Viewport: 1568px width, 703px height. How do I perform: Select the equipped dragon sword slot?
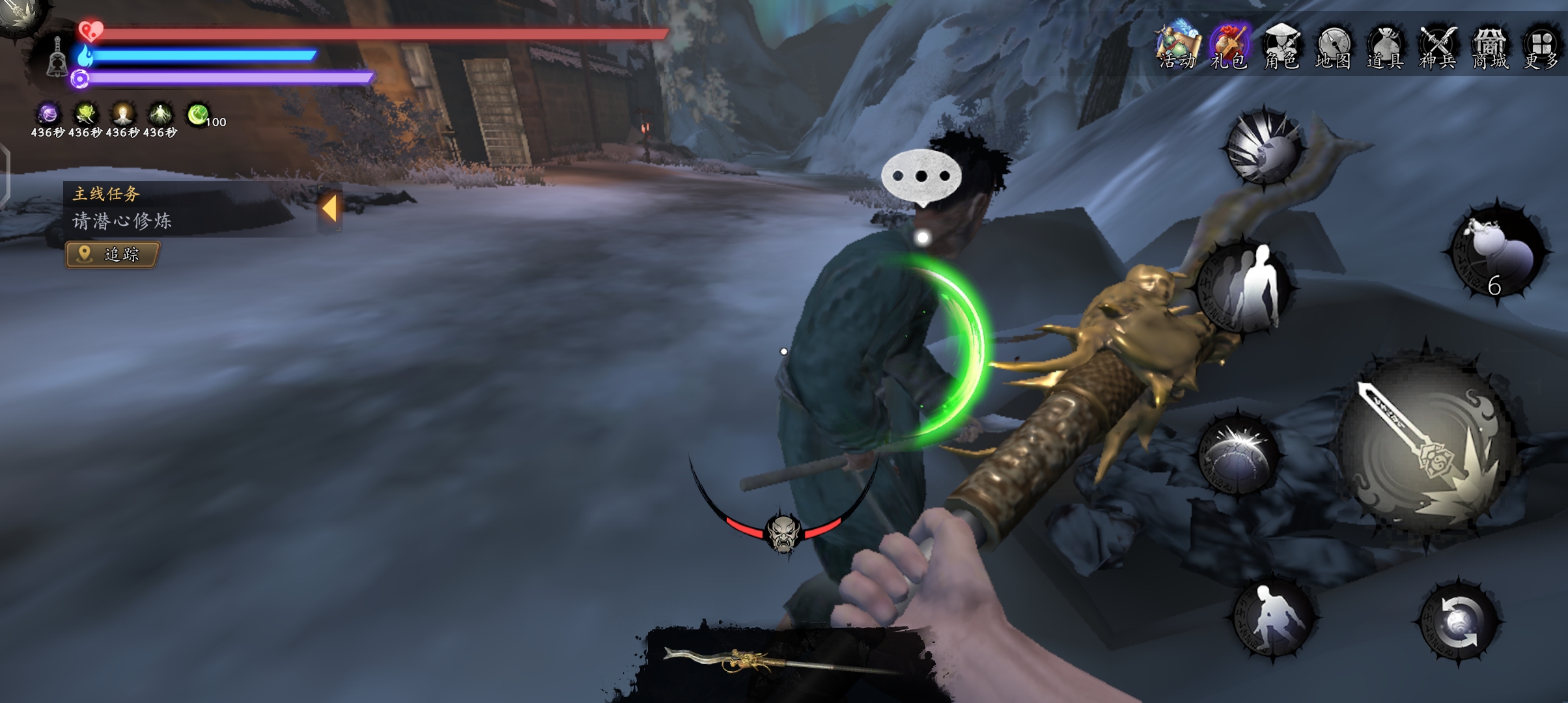781,663
